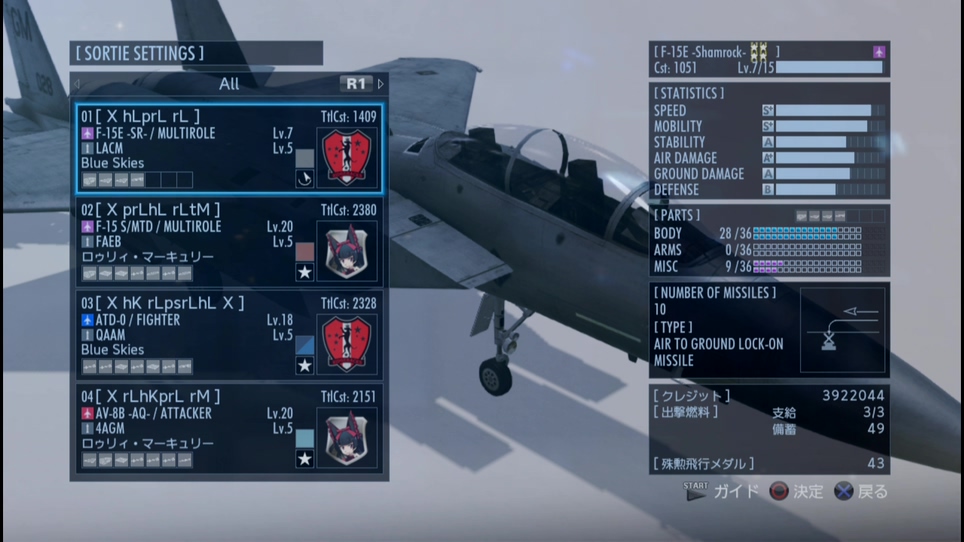Viewport: 964px width, 542px height.
Task: Click the character emblem in set 04
Action: (347, 438)
